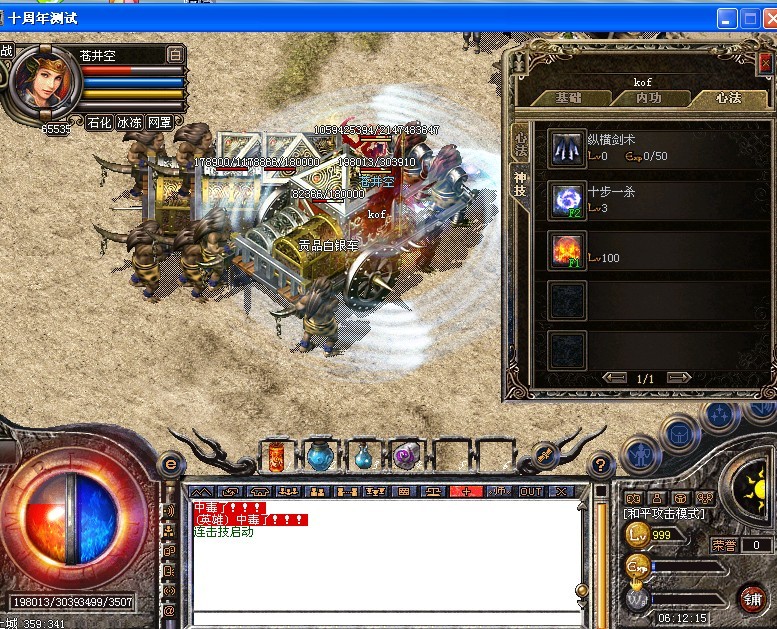Close the kof skill panel

763,63
